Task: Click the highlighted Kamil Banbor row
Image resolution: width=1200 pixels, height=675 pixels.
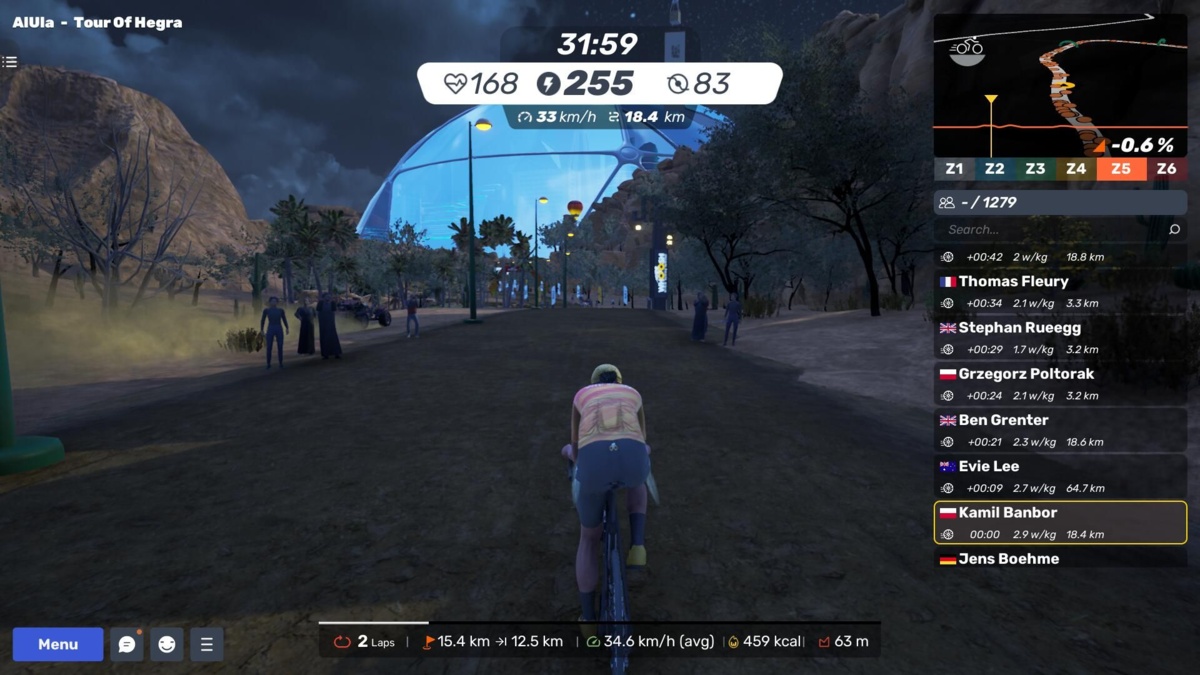Action: (1060, 522)
